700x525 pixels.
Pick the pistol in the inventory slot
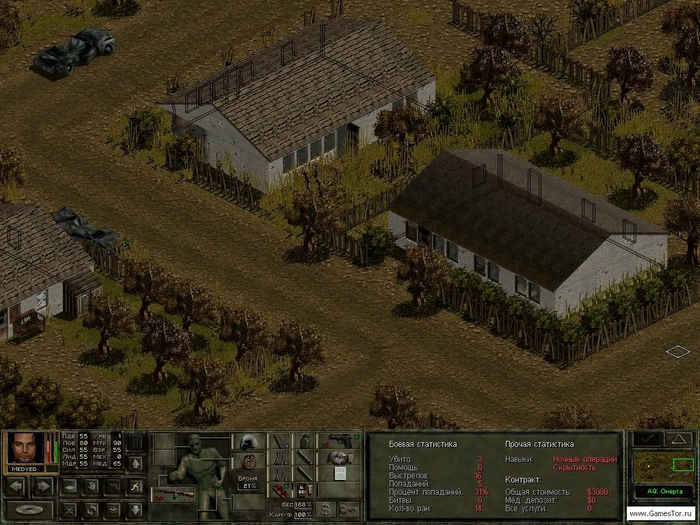point(340,440)
